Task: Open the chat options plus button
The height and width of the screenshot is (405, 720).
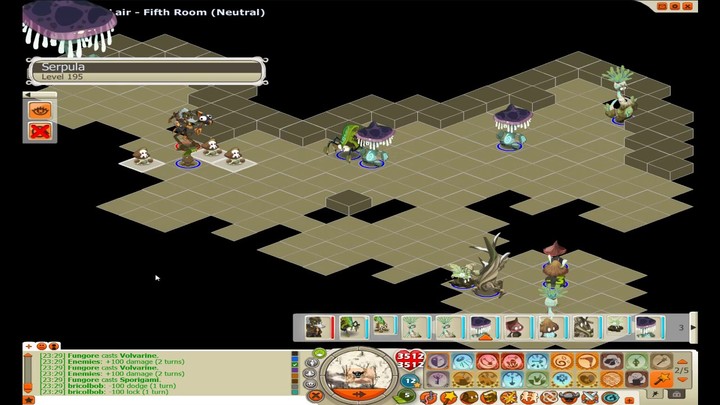Action: pos(28,346)
